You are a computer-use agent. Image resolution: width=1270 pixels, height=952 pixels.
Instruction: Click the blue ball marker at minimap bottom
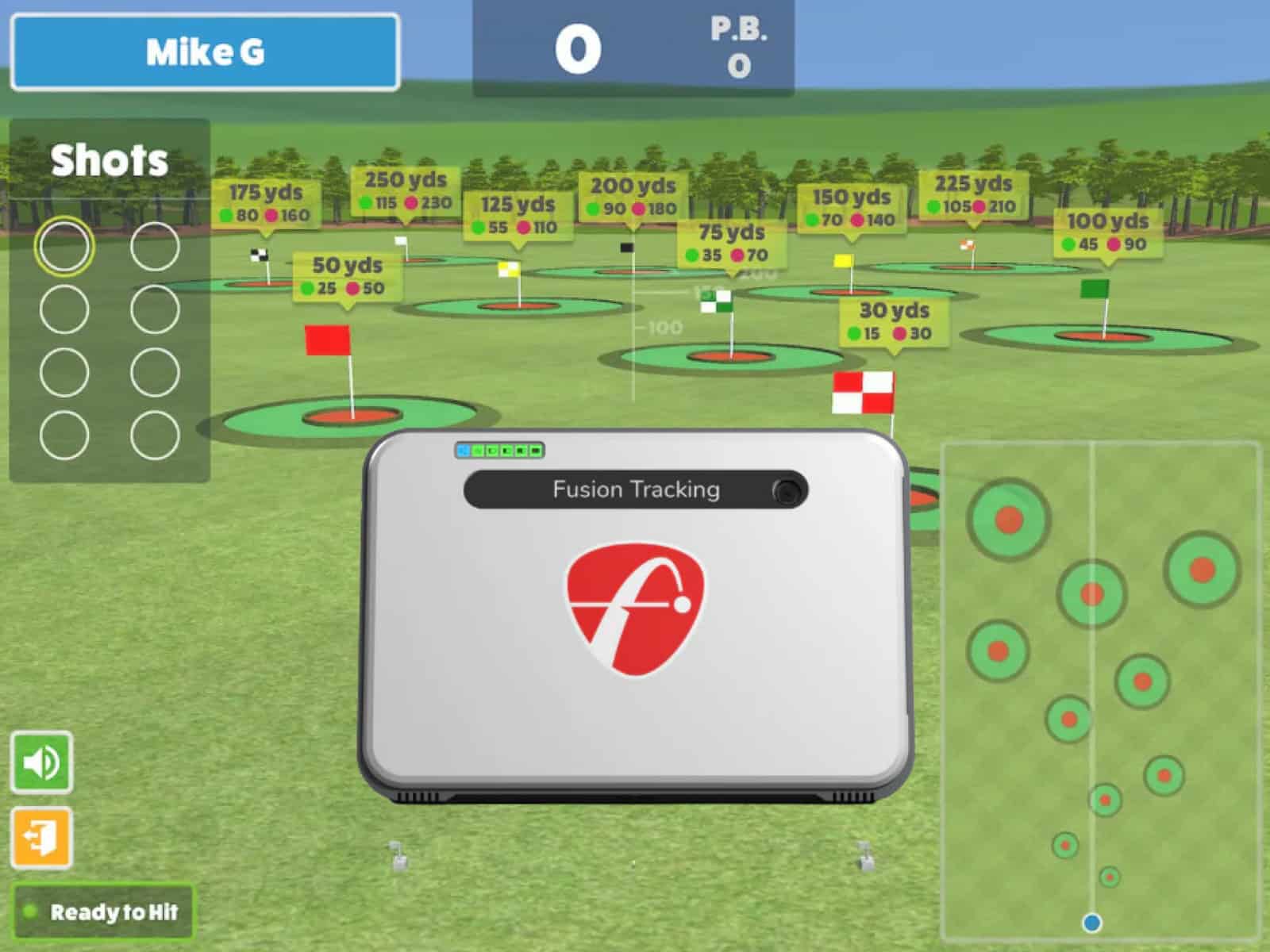(x=1091, y=922)
